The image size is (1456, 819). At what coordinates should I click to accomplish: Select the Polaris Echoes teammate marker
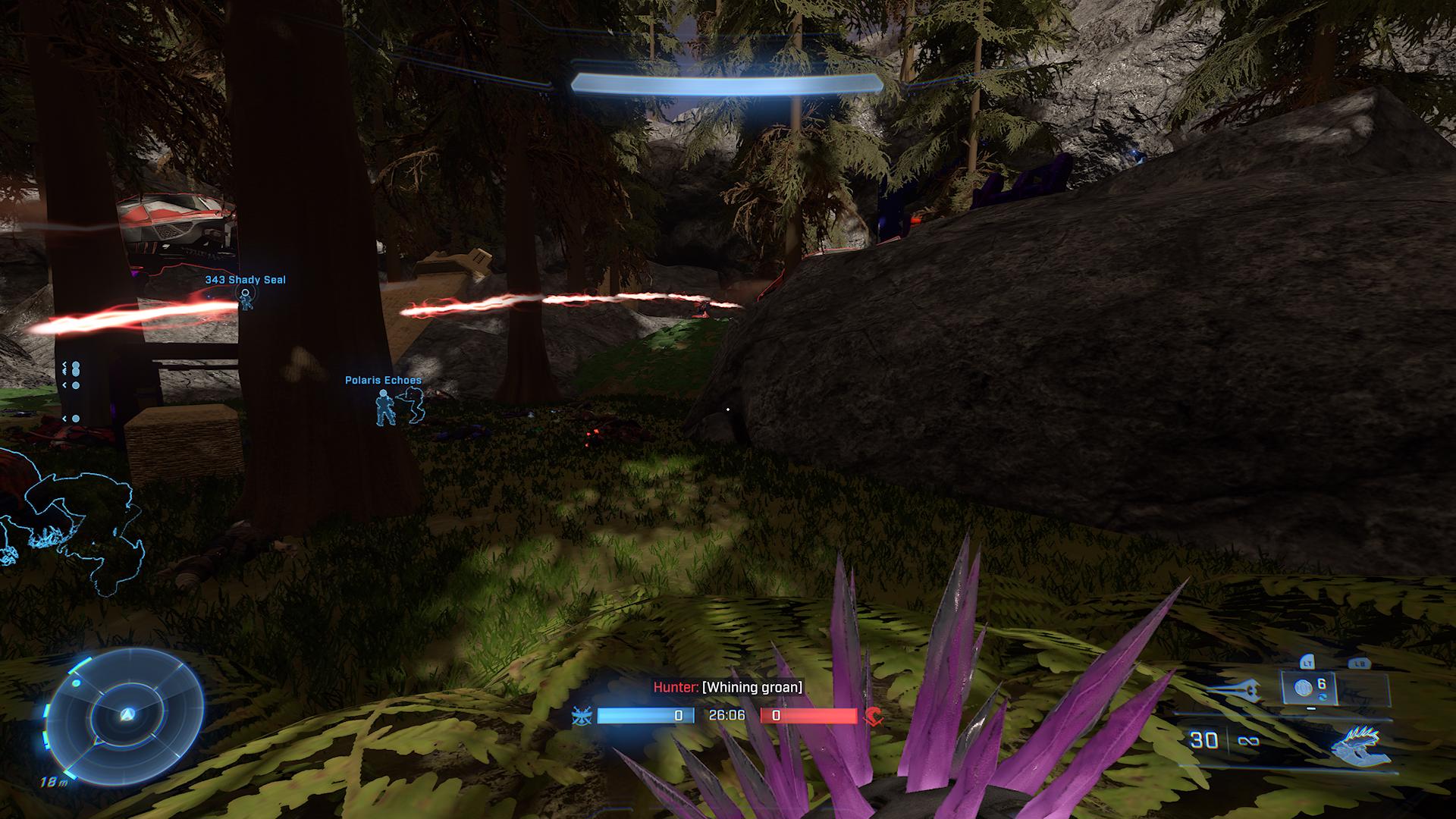tap(386, 406)
